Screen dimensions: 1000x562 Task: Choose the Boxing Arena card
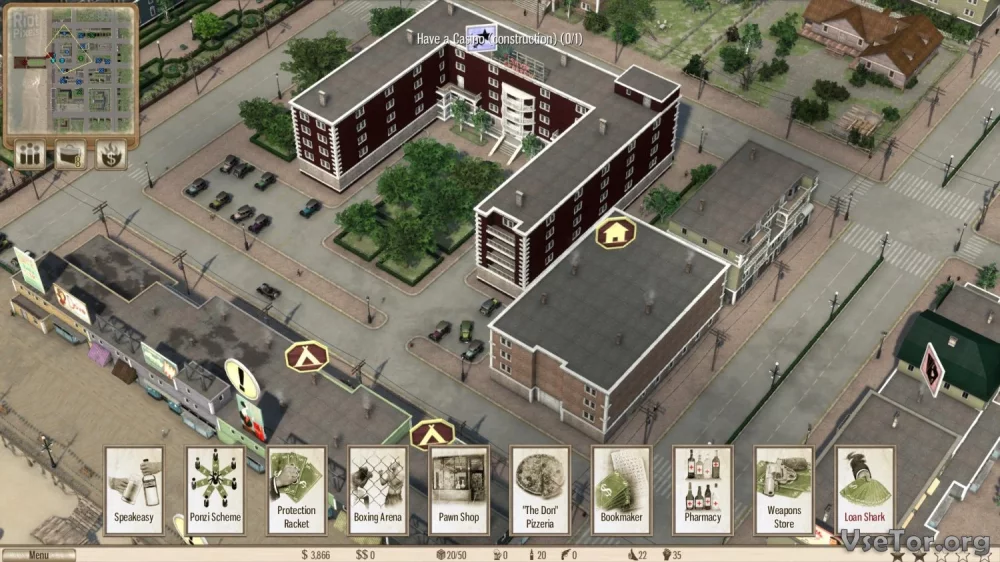click(378, 489)
